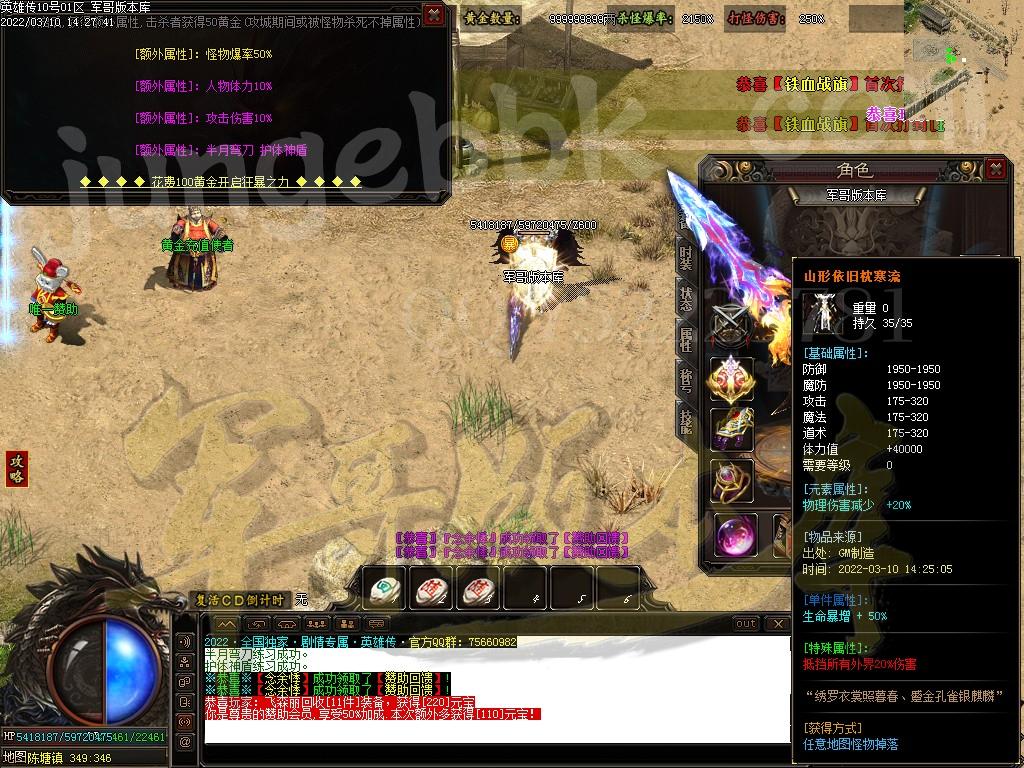The height and width of the screenshot is (768, 1024).
Task: Select the crossed swords equipment slot
Action: tap(731, 322)
